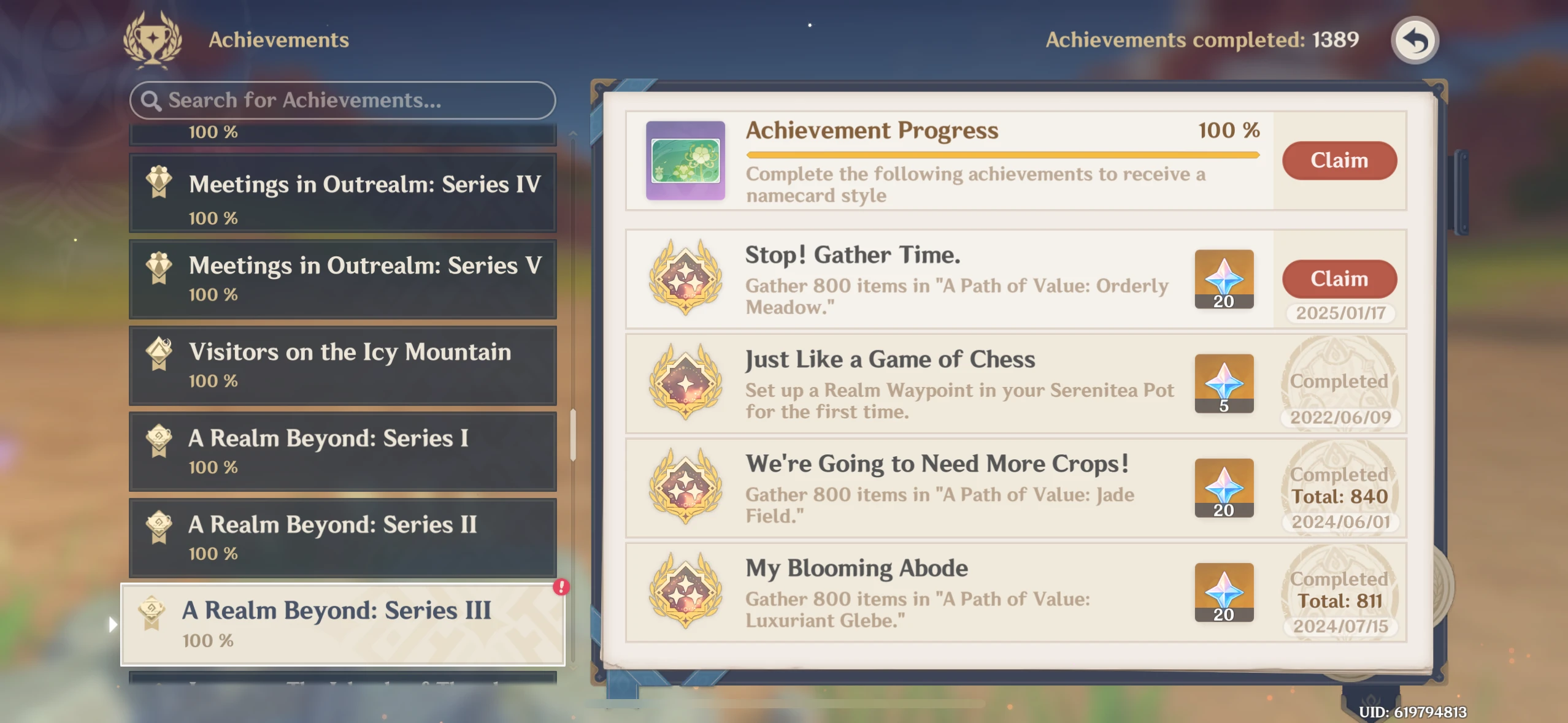Click the 20 Primogem reward icon beside Stop! Gather Time
1568x723 pixels.
(x=1224, y=279)
